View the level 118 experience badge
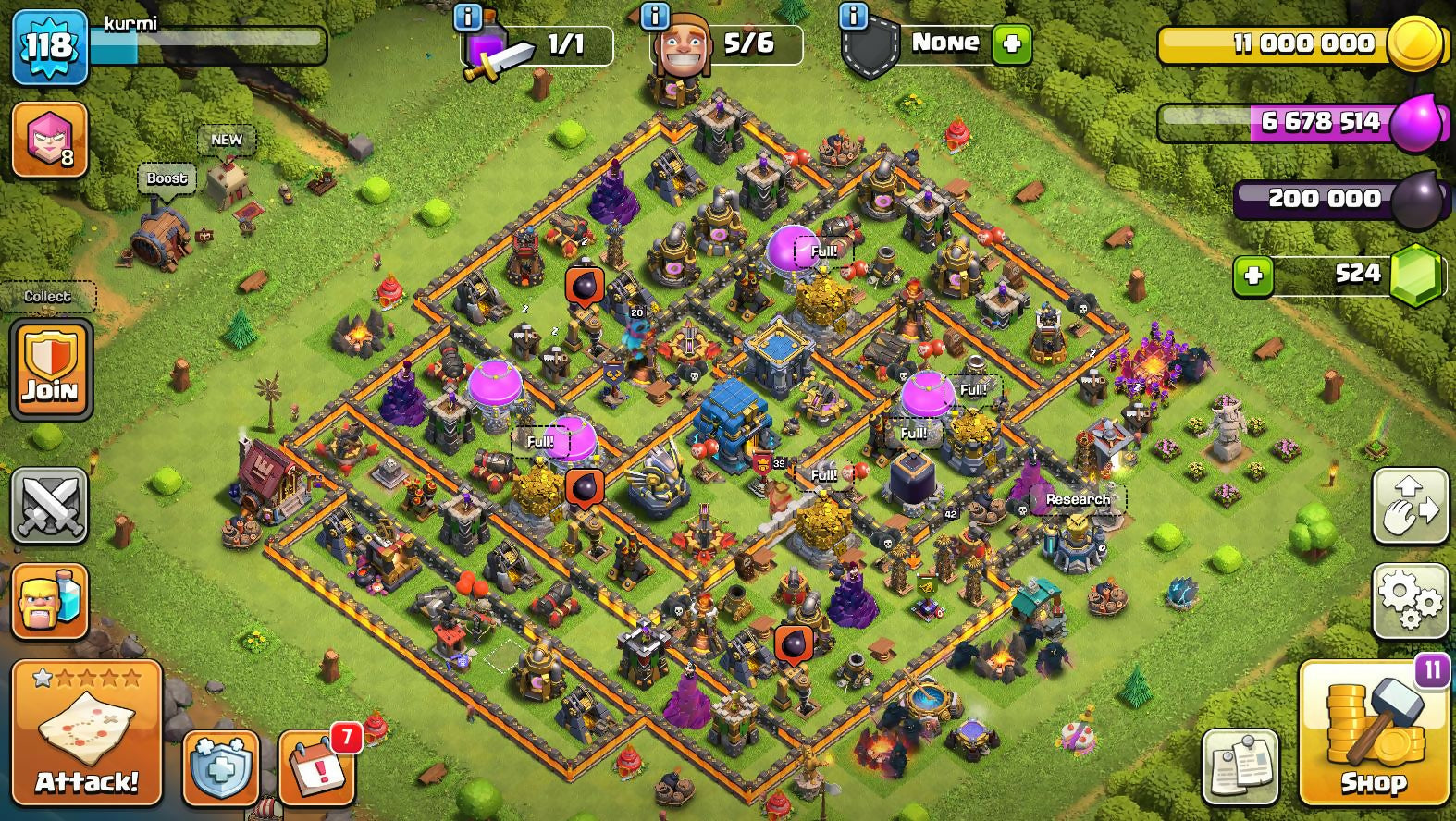 click(49, 45)
